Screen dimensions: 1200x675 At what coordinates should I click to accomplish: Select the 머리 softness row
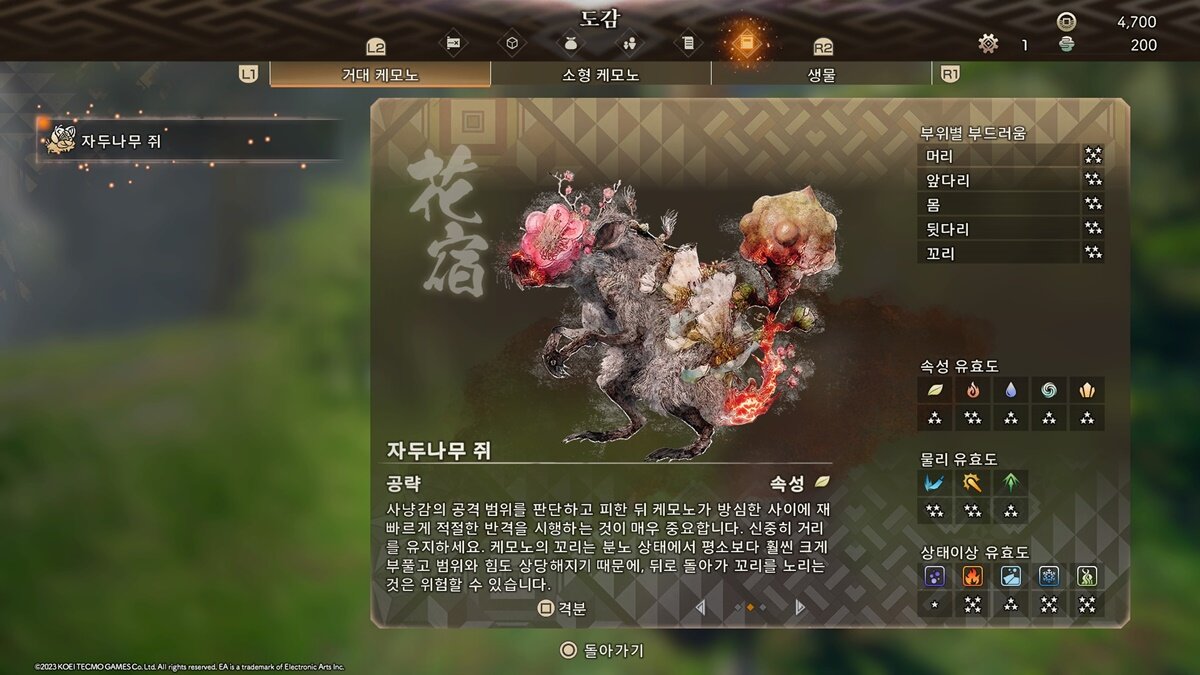1010,156
